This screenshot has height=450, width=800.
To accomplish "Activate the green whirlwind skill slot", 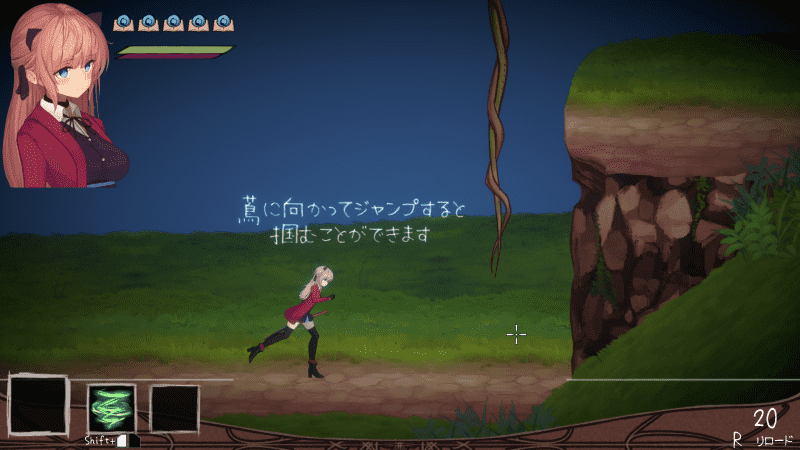I will pyautogui.click(x=112, y=408).
